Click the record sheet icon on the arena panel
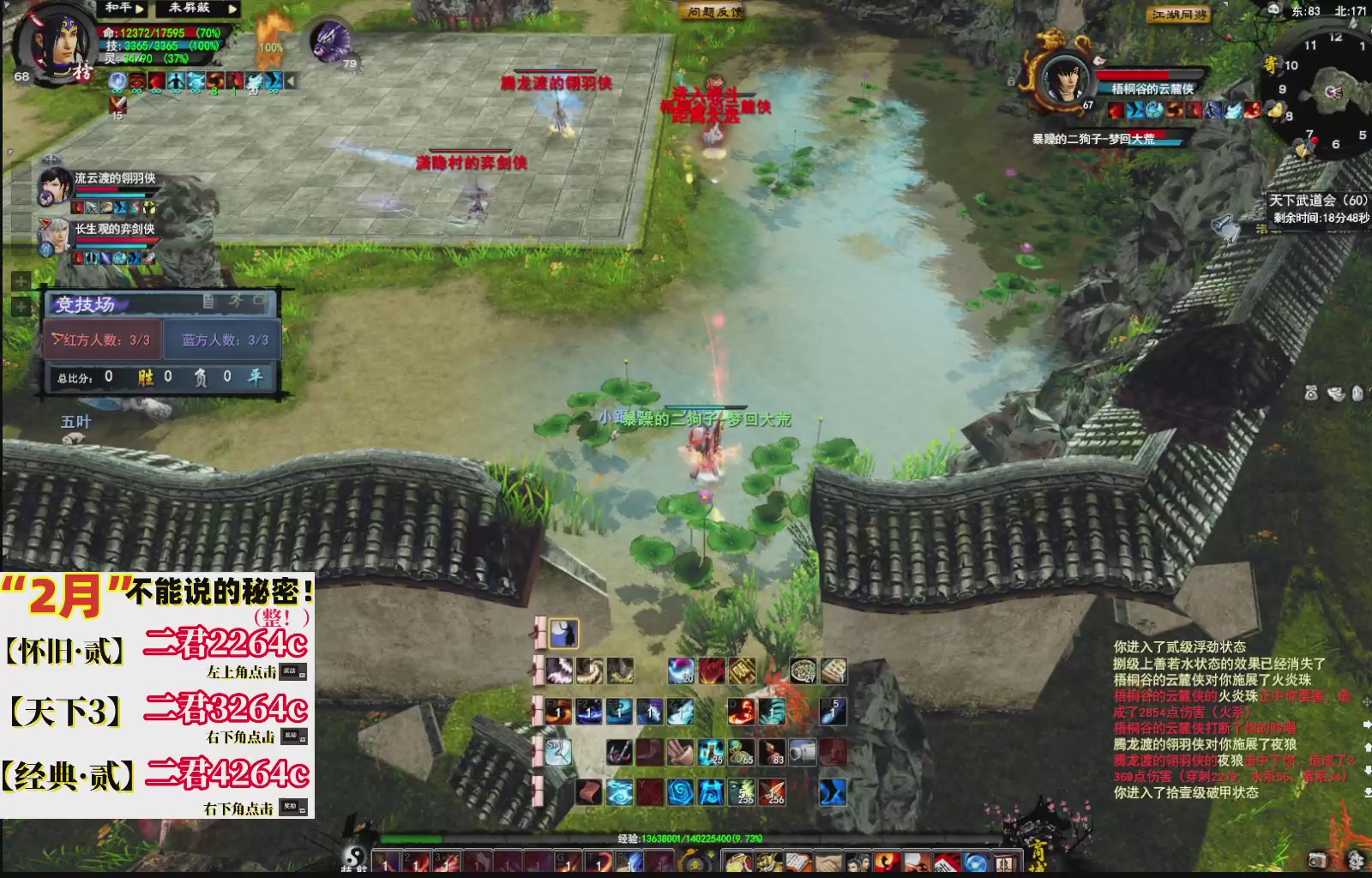This screenshot has height=878, width=1372. click(x=210, y=300)
